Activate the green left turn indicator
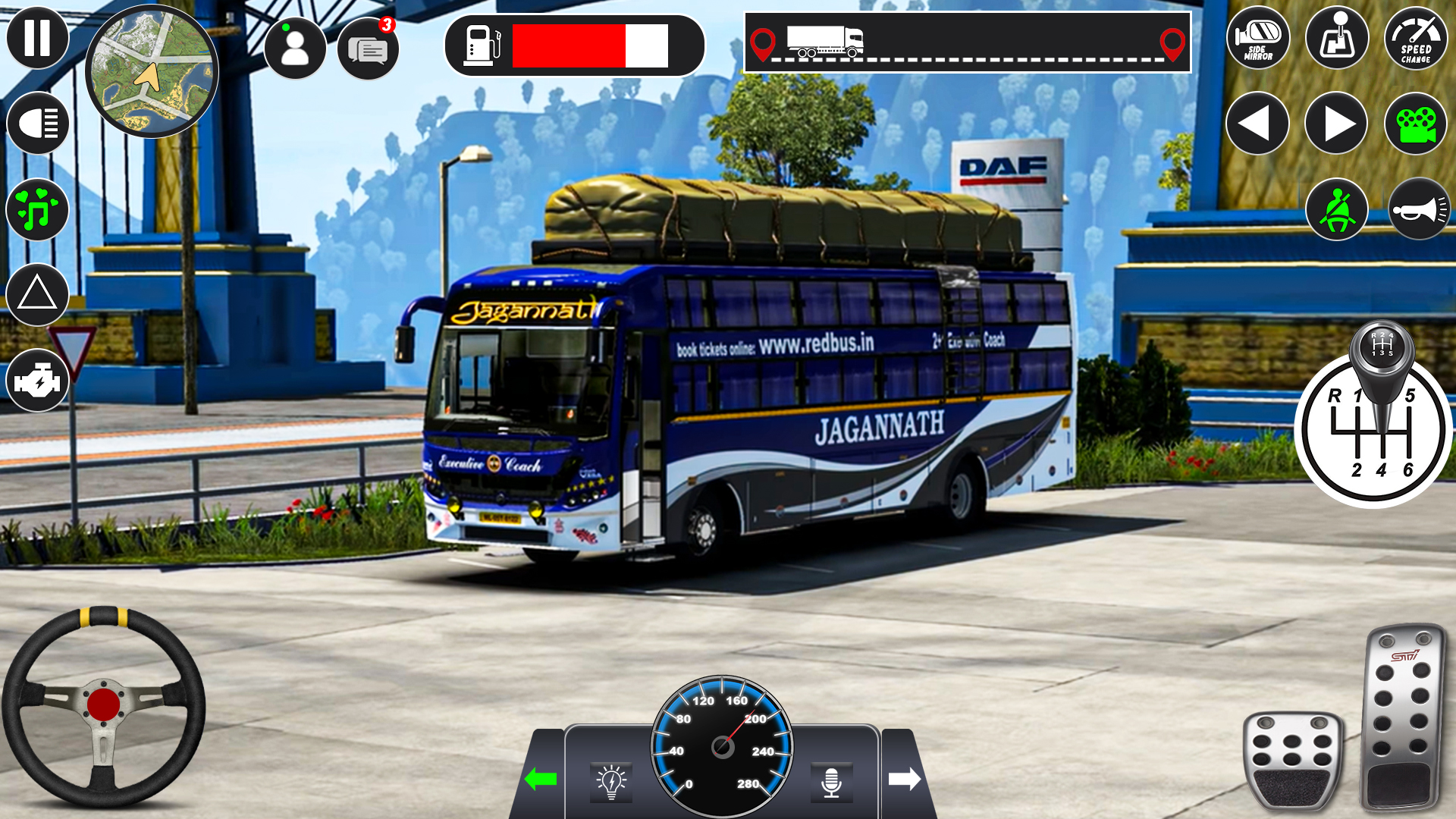Screen dimensions: 1456x819 (541, 779)
